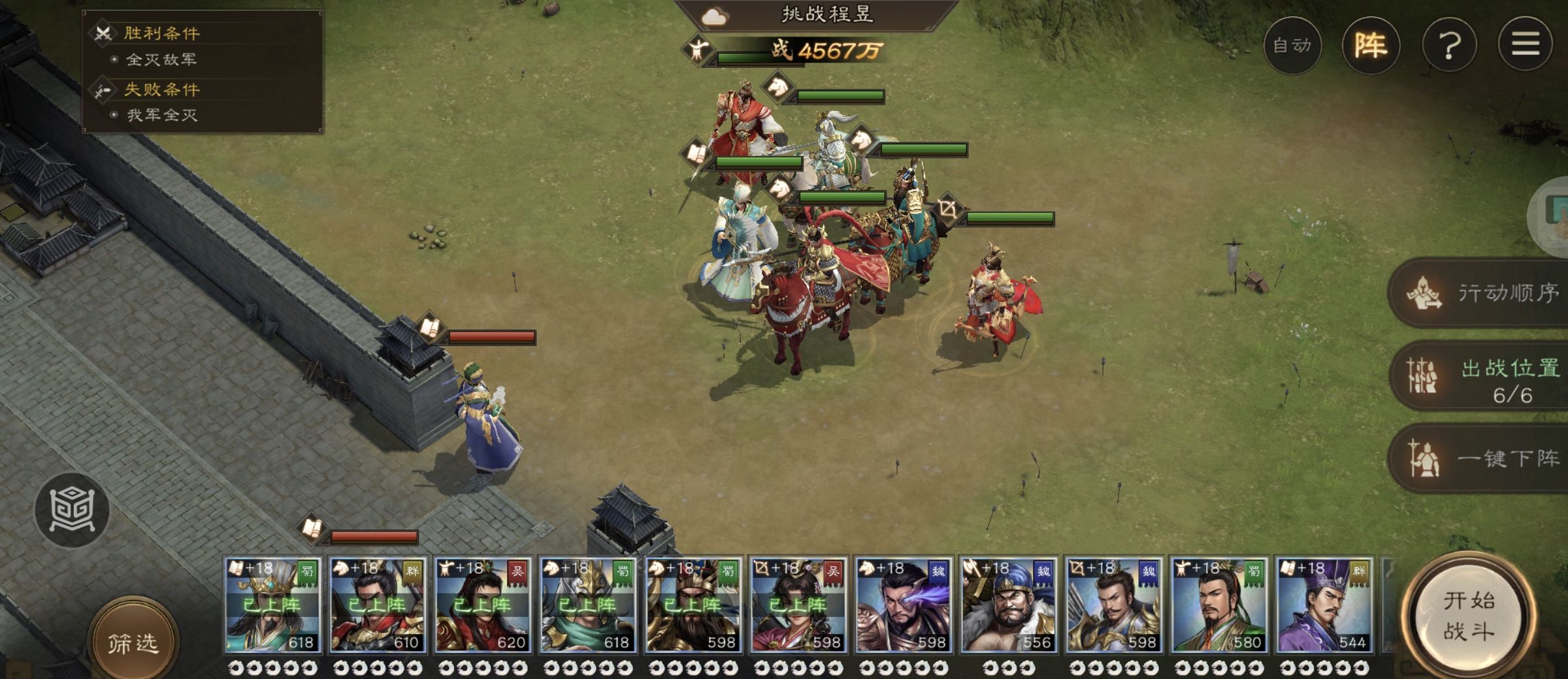1568x679 pixels.
Task: Open the 阵 formation menu
Action: pyautogui.click(x=1371, y=45)
